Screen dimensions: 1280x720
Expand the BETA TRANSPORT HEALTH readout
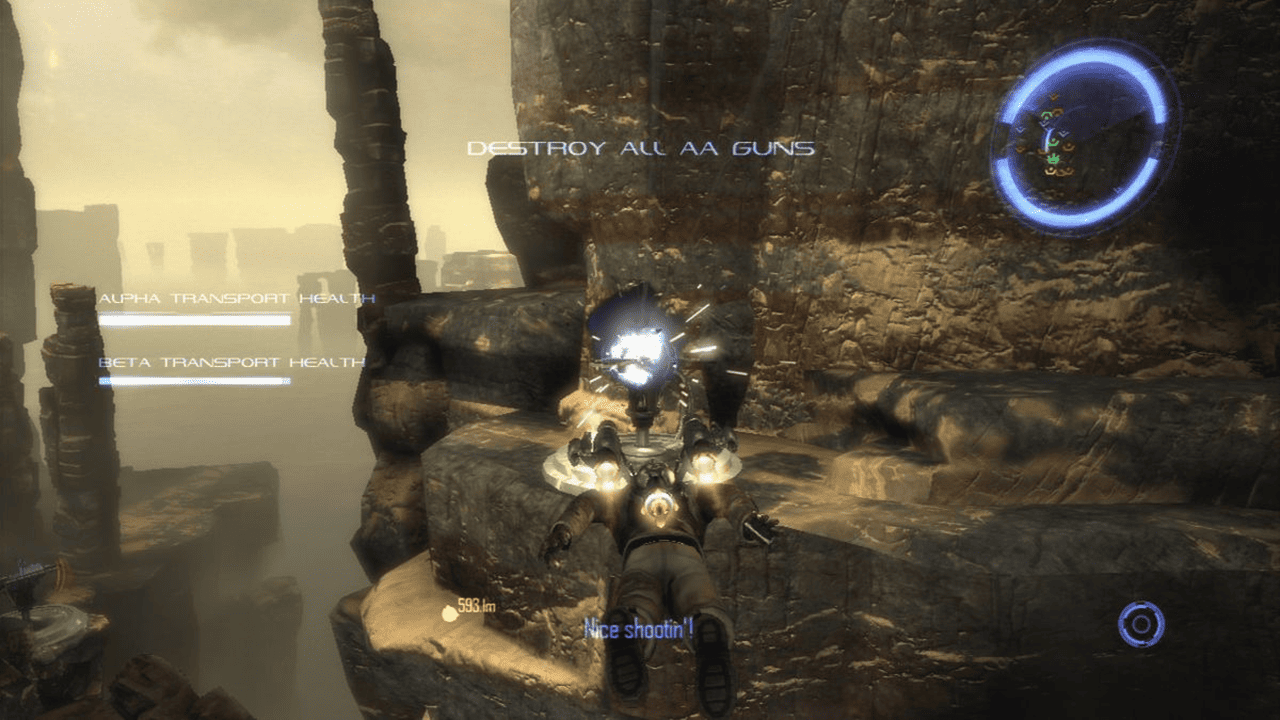point(234,361)
